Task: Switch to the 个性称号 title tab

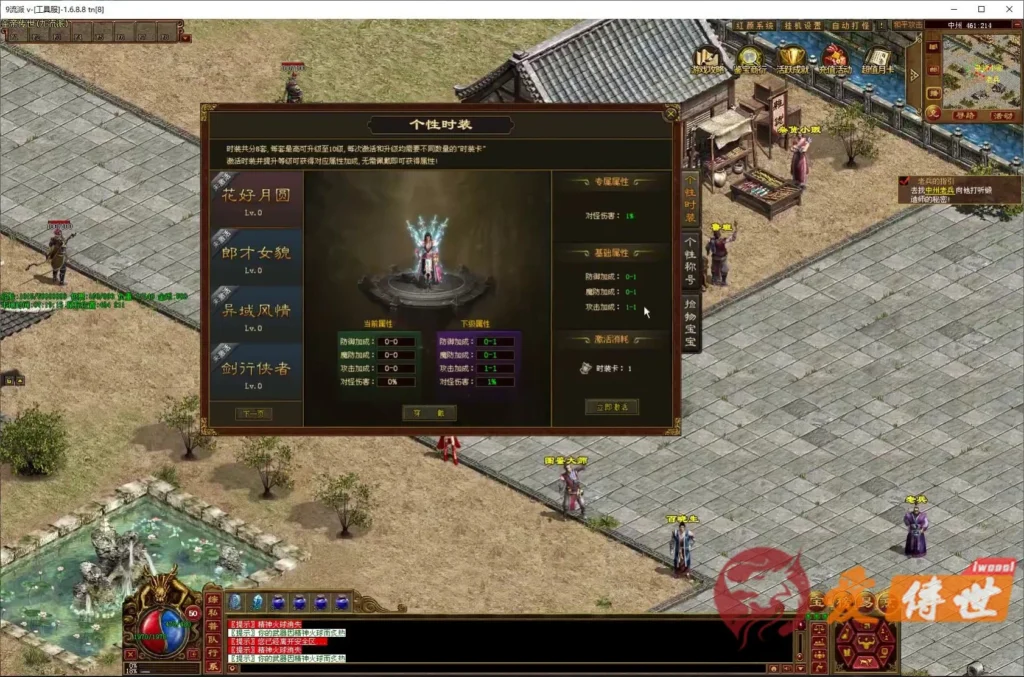Action: pyautogui.click(x=690, y=260)
